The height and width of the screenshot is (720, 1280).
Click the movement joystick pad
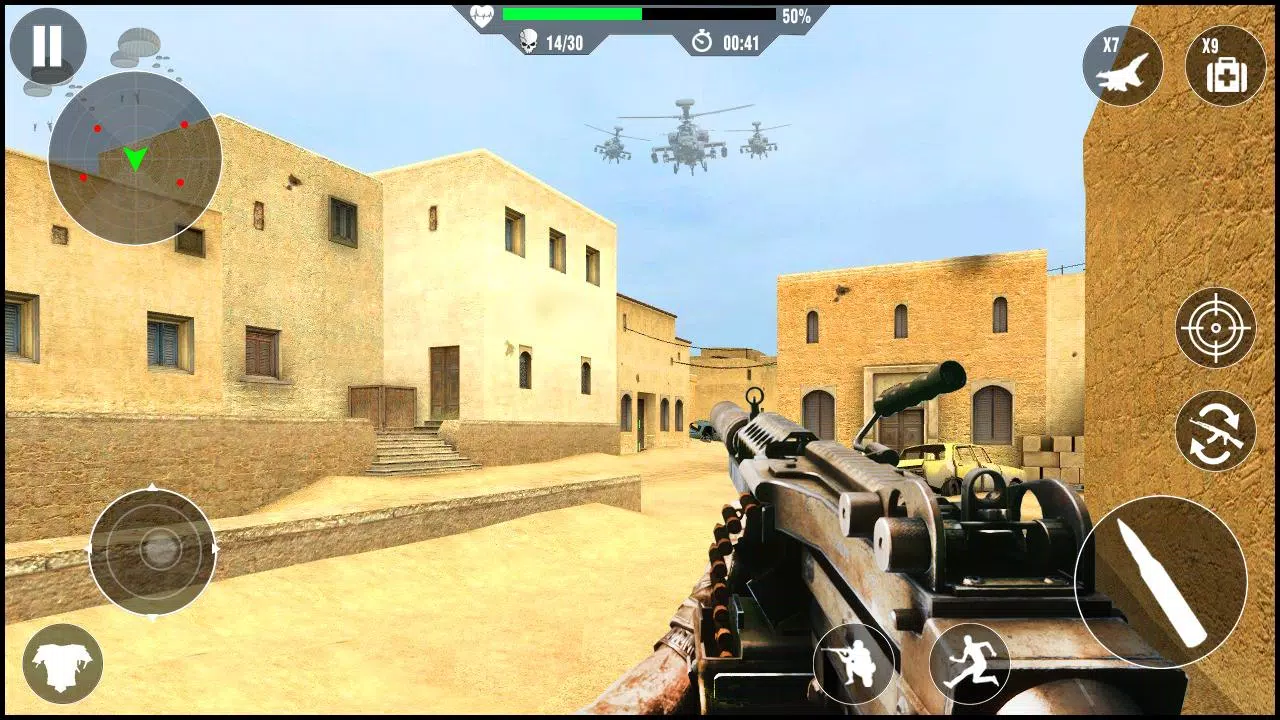153,551
